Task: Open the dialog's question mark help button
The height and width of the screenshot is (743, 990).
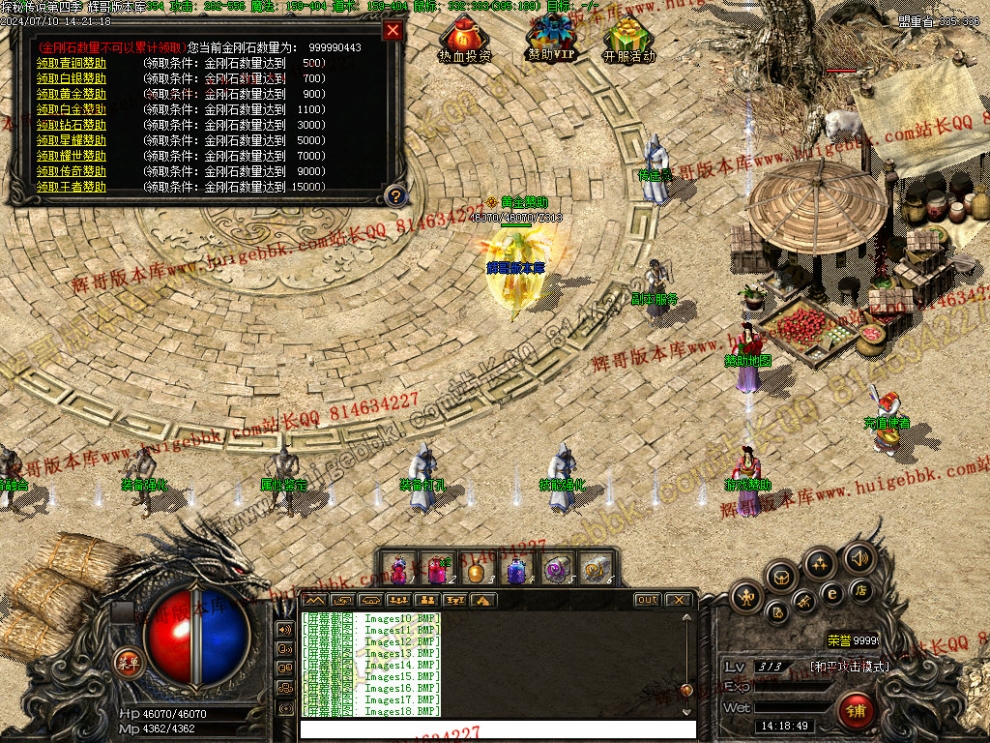Action: (396, 195)
